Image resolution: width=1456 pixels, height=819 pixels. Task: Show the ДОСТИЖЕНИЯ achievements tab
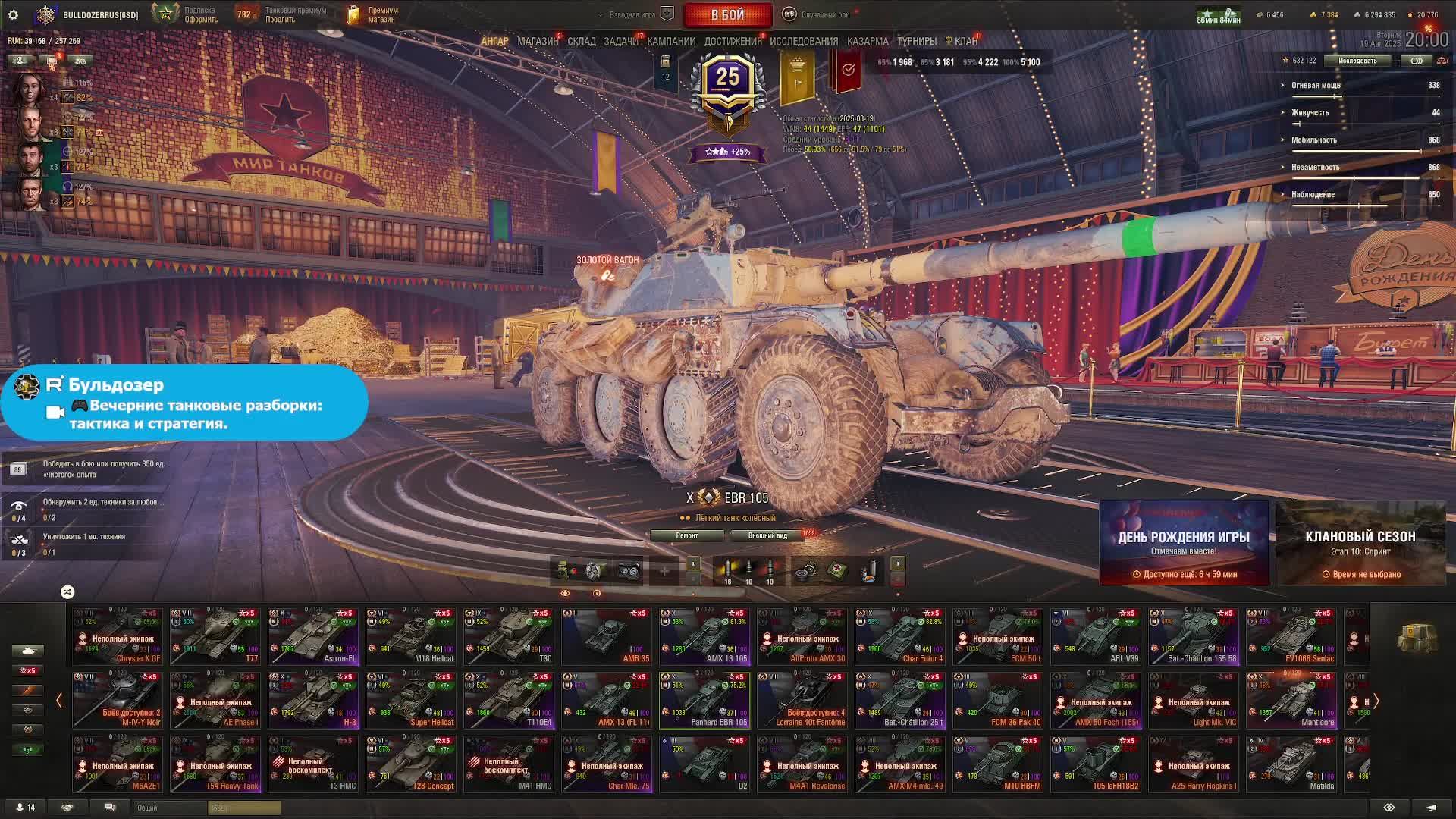click(733, 41)
